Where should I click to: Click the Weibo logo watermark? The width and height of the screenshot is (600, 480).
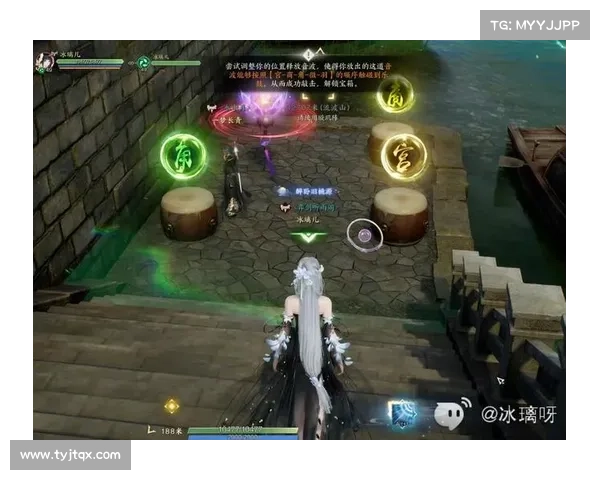(x=449, y=413)
